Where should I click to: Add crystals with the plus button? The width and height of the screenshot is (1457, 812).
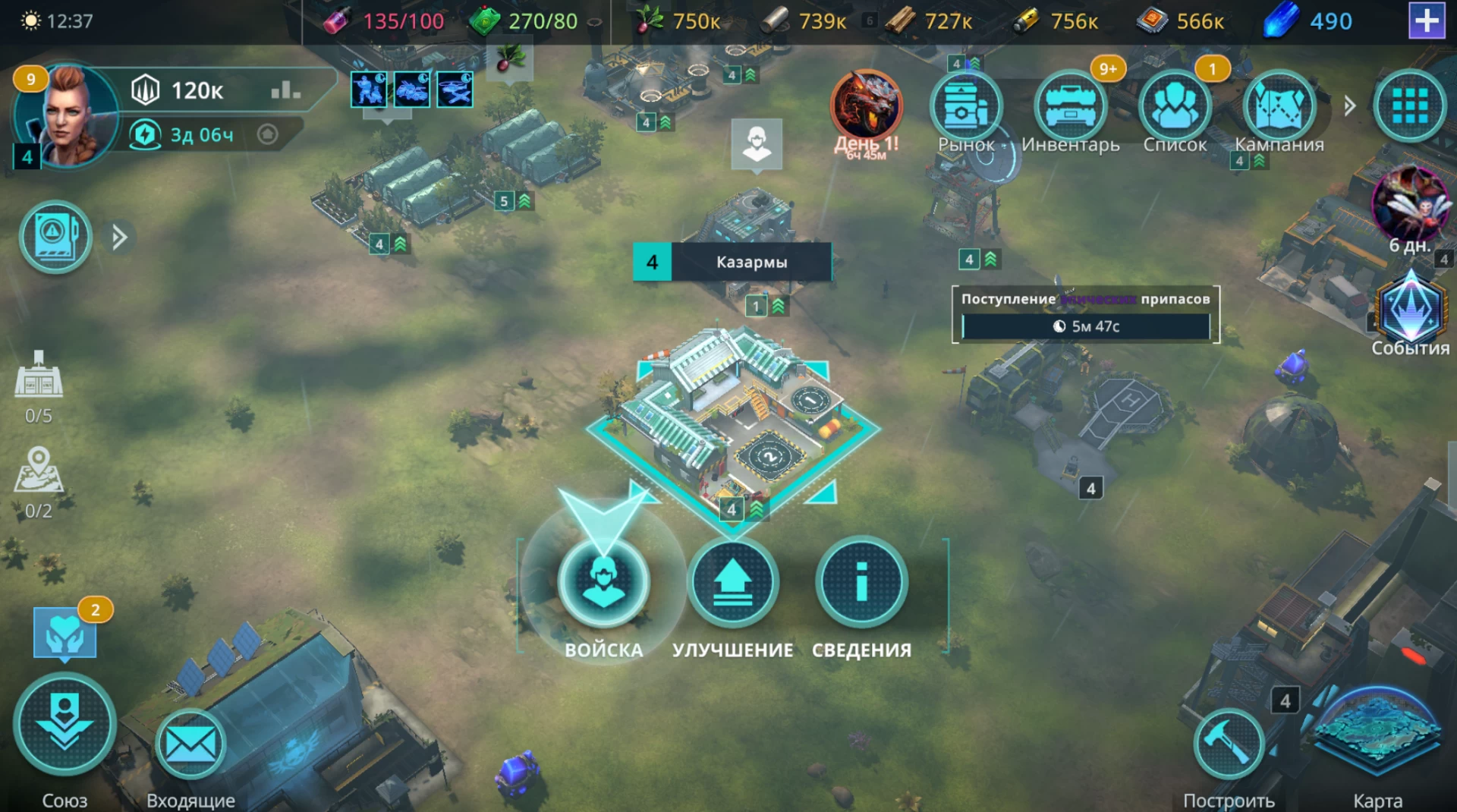pos(1427,20)
